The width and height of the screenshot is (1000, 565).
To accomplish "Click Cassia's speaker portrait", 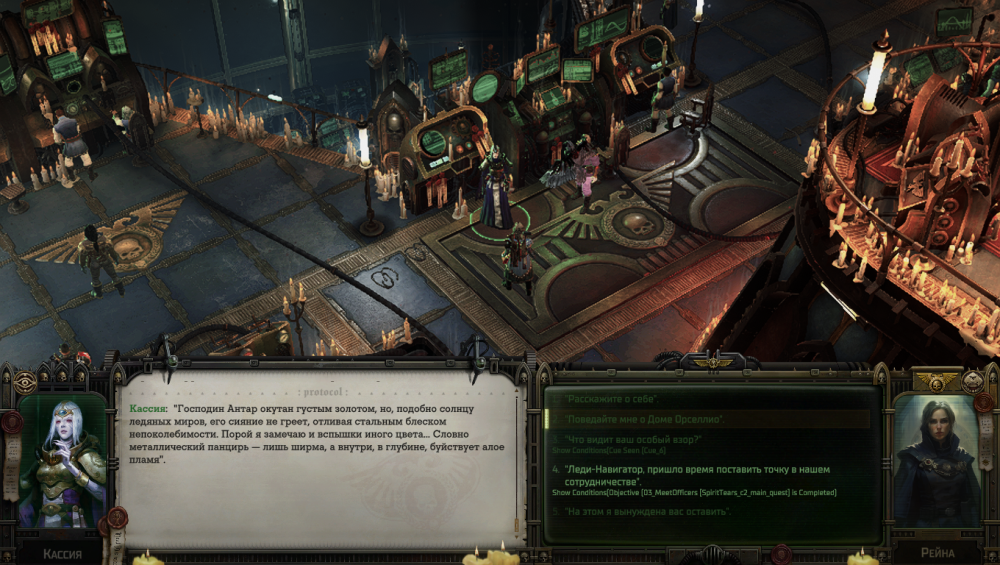I will point(61,460).
